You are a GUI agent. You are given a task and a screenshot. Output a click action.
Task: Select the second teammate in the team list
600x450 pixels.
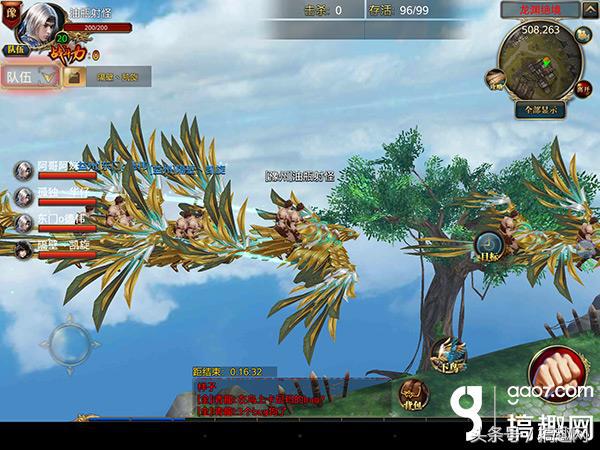[x=23, y=196]
